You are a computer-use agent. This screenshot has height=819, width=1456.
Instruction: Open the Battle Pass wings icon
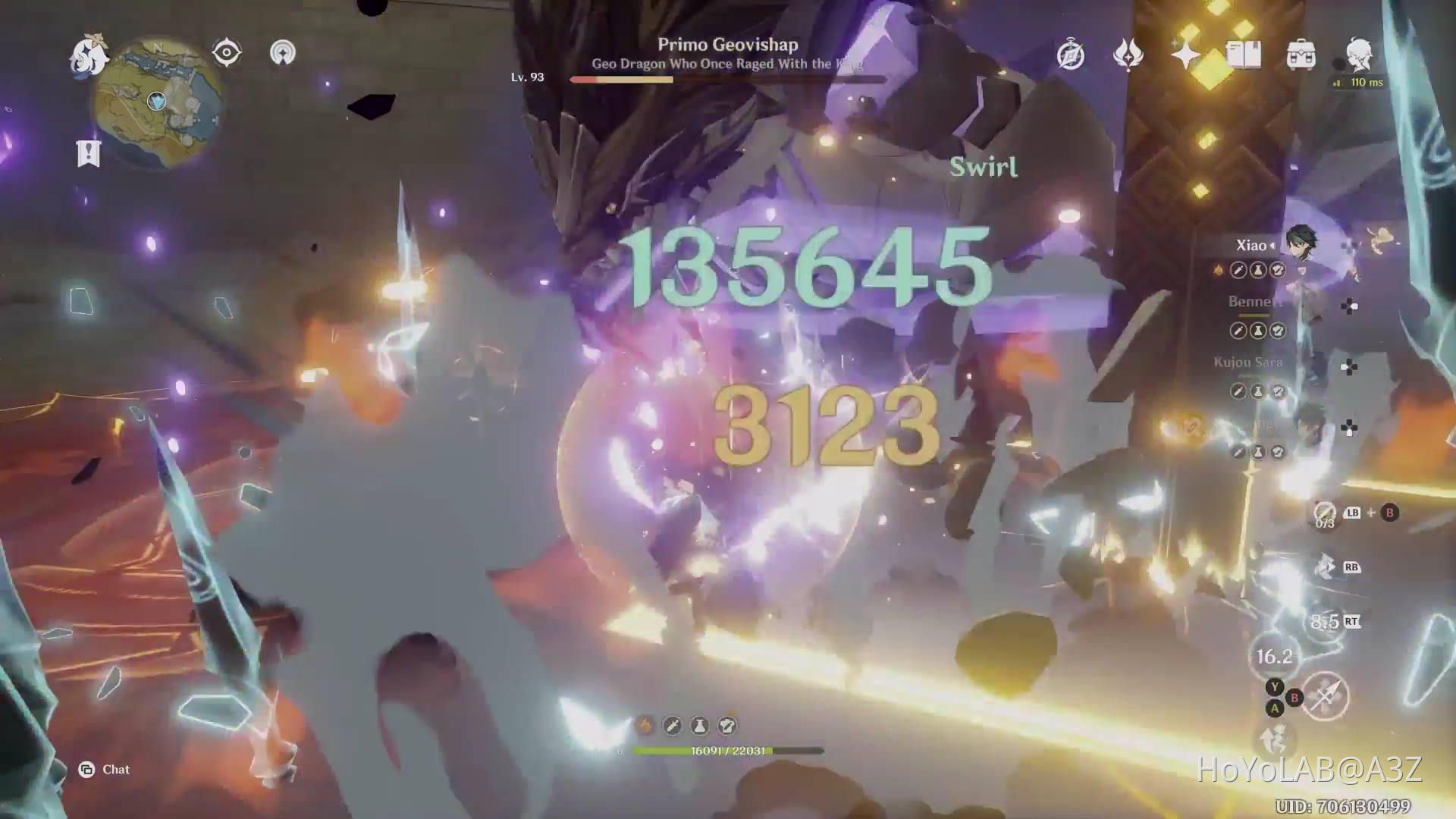point(1130,55)
